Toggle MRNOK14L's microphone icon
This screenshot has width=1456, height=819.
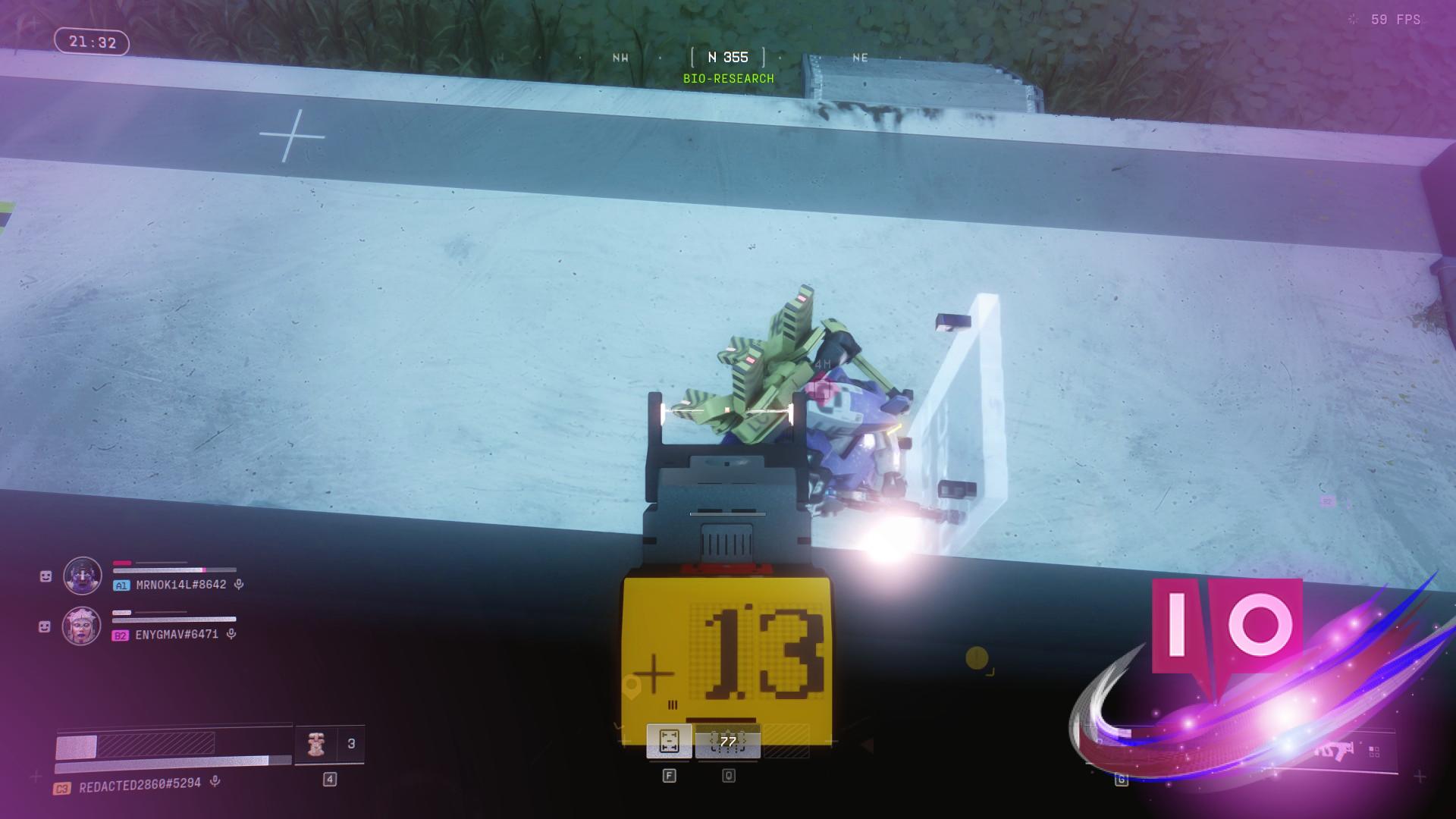click(239, 585)
